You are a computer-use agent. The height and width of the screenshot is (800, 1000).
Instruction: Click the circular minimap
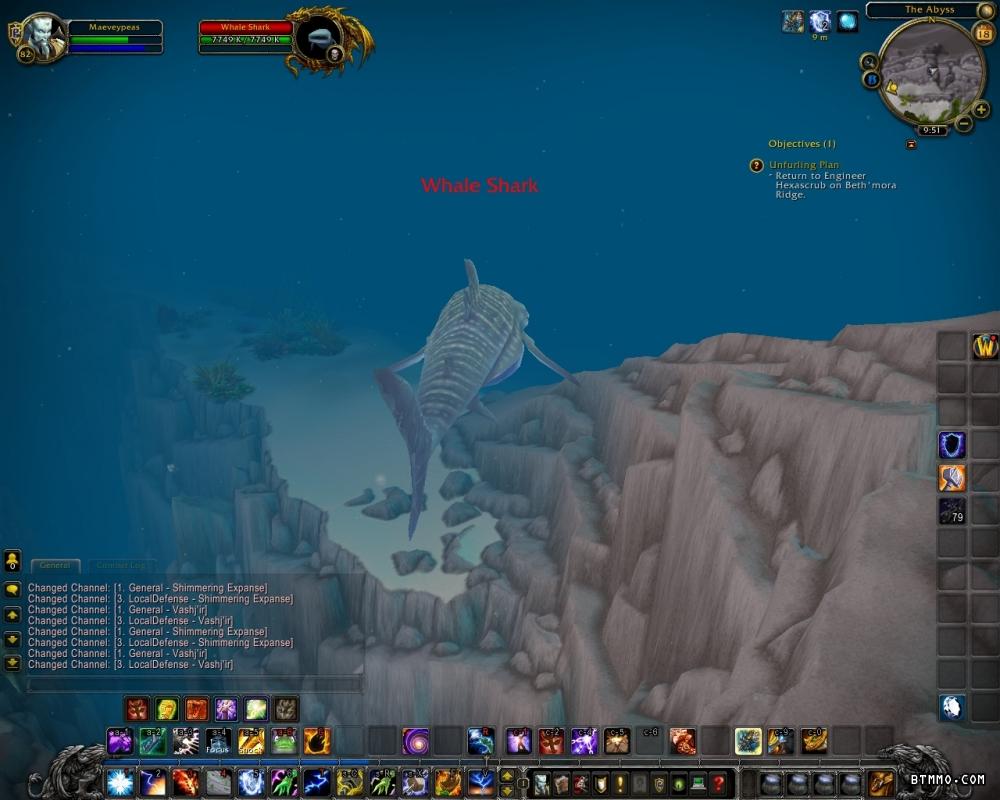pos(931,70)
